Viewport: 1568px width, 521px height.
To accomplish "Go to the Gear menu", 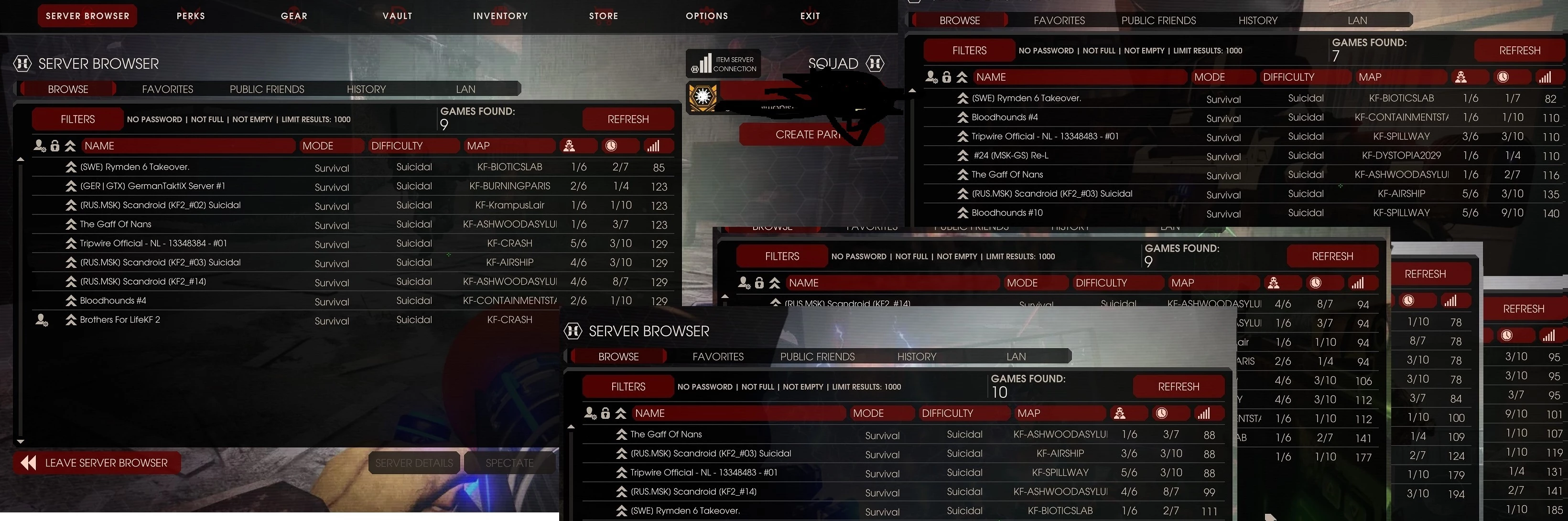I will (294, 16).
